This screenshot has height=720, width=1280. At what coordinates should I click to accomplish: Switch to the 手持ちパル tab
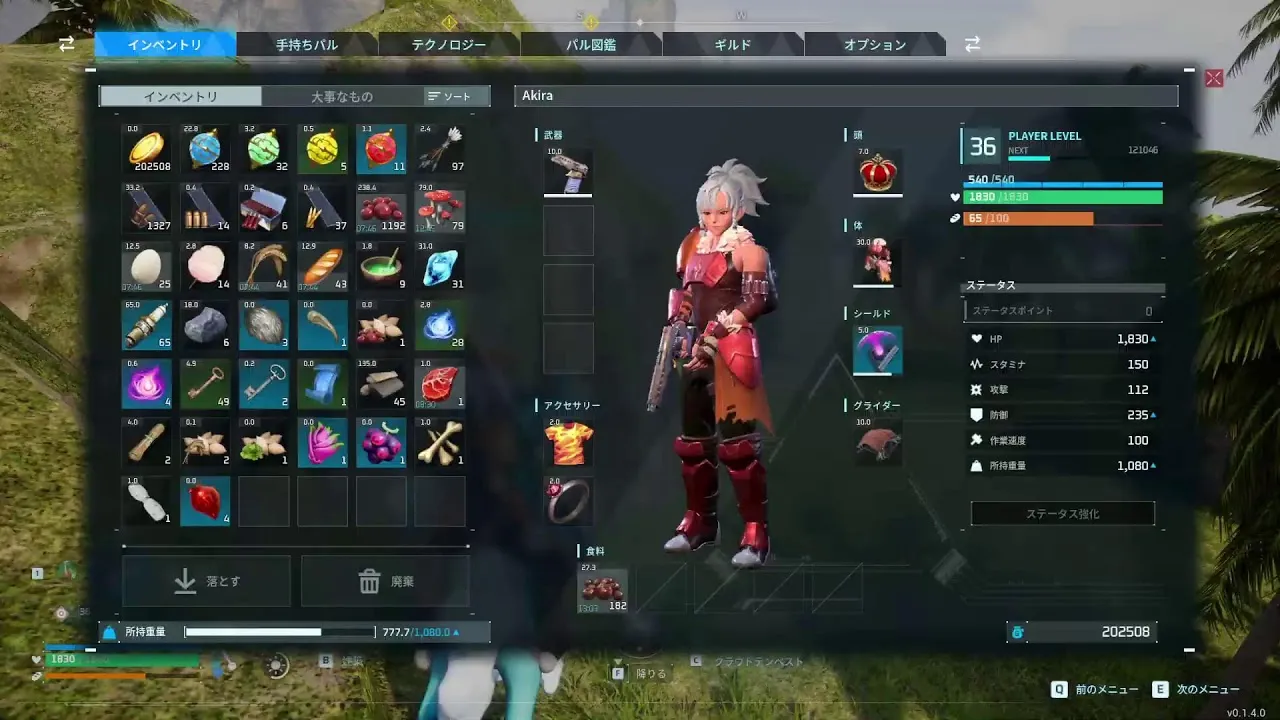[x=307, y=45]
